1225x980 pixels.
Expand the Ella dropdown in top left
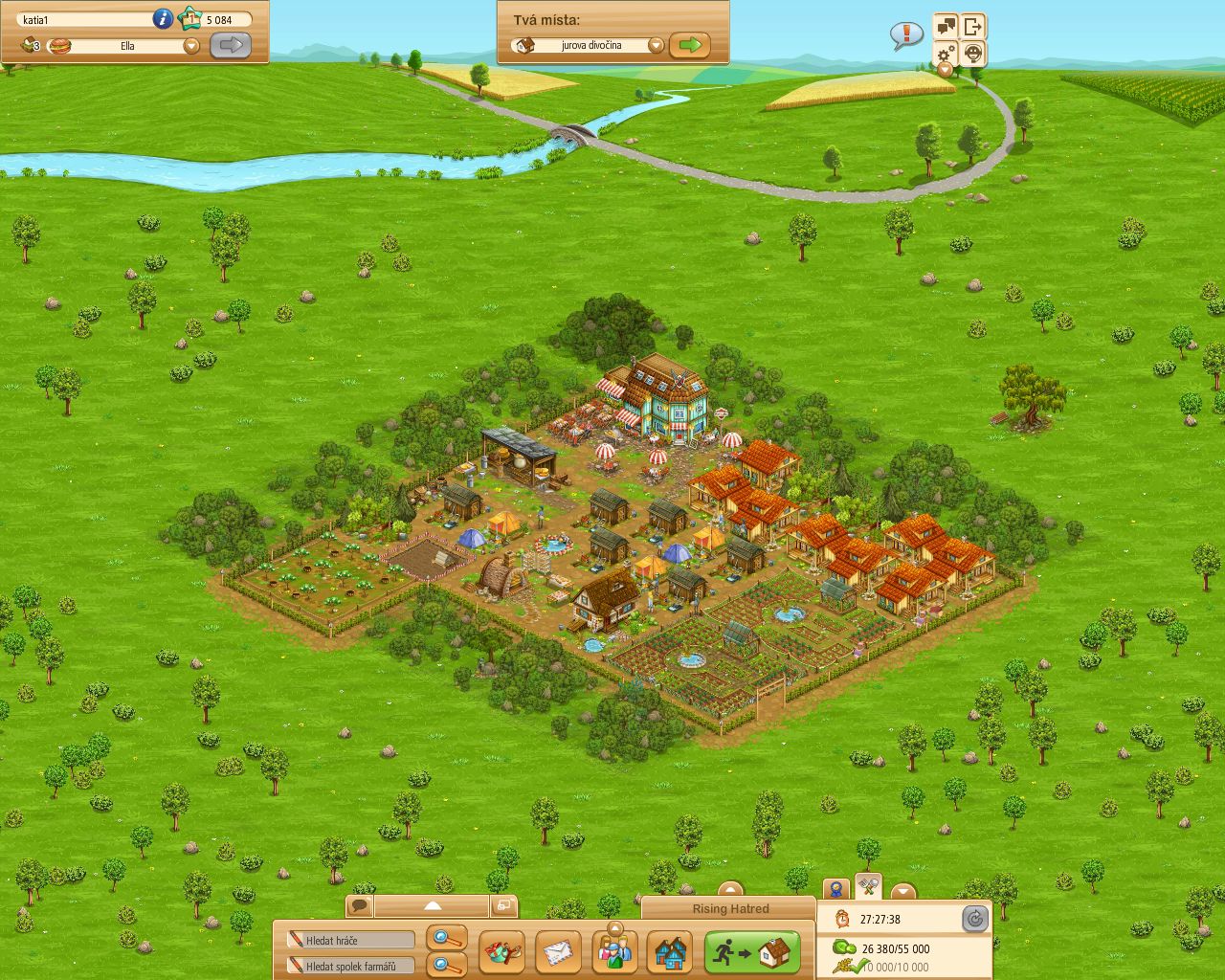[x=191, y=45]
